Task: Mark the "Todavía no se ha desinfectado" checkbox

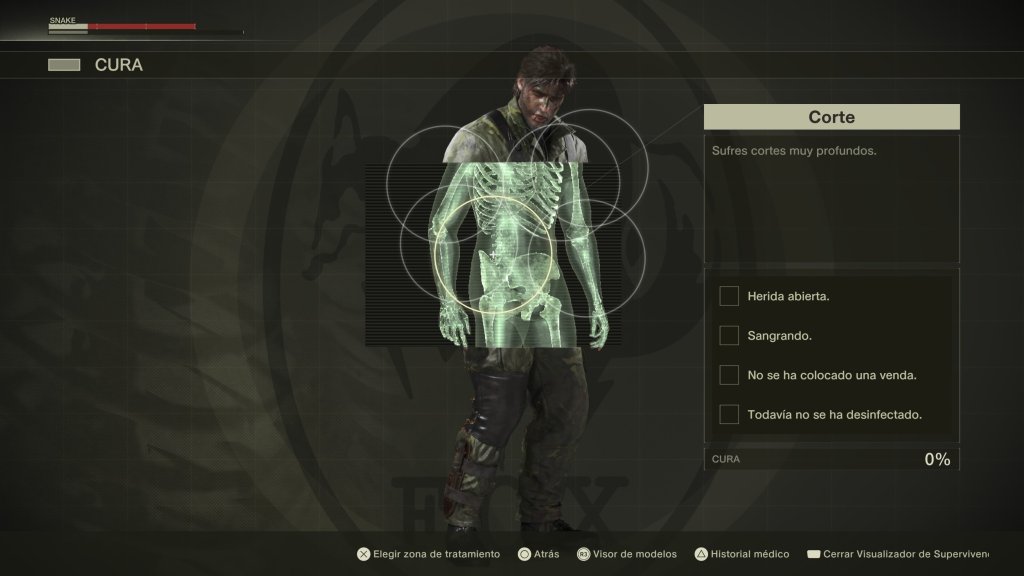Action: click(x=729, y=414)
